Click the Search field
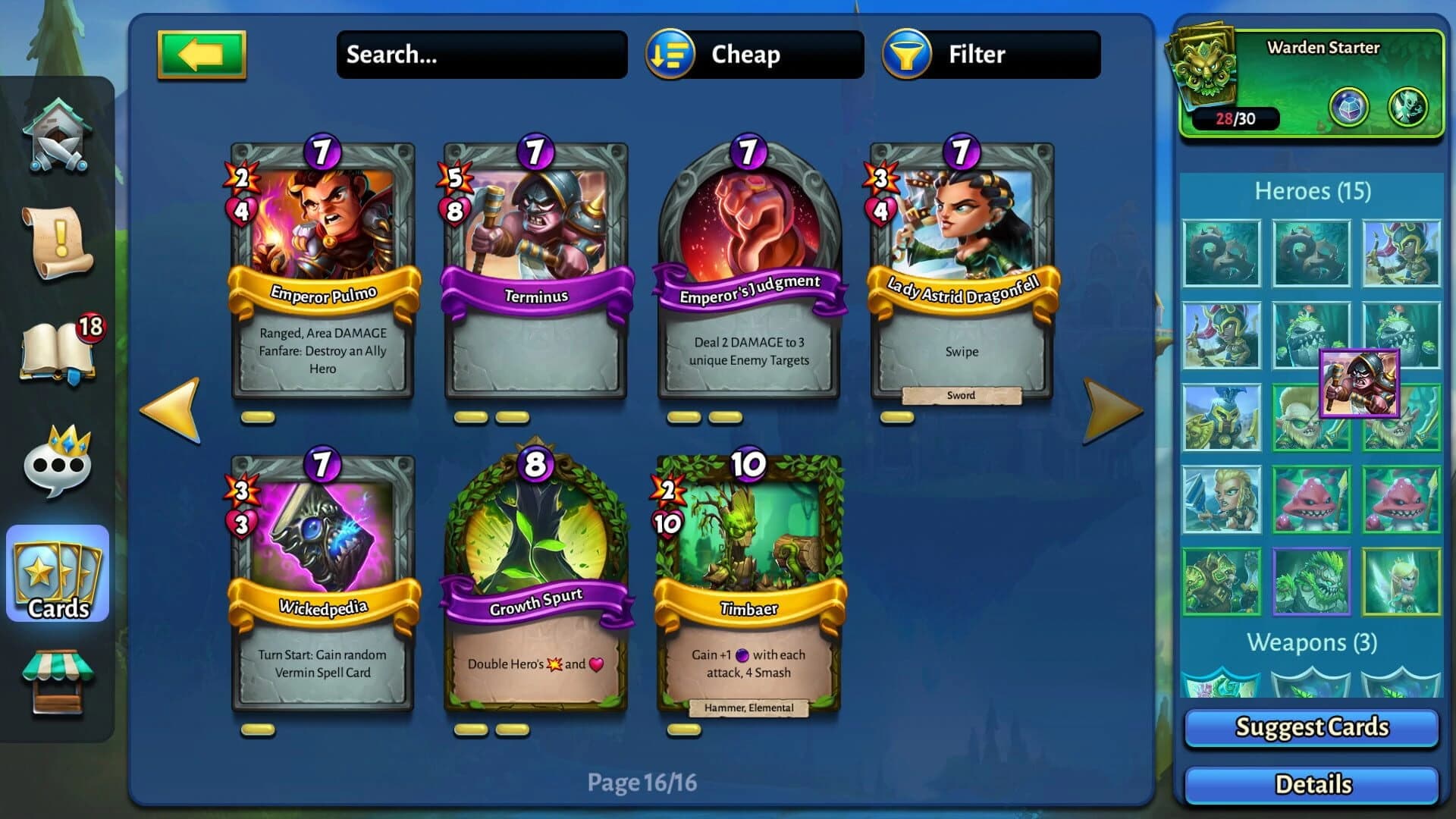Image resolution: width=1456 pixels, height=819 pixels. tap(482, 54)
